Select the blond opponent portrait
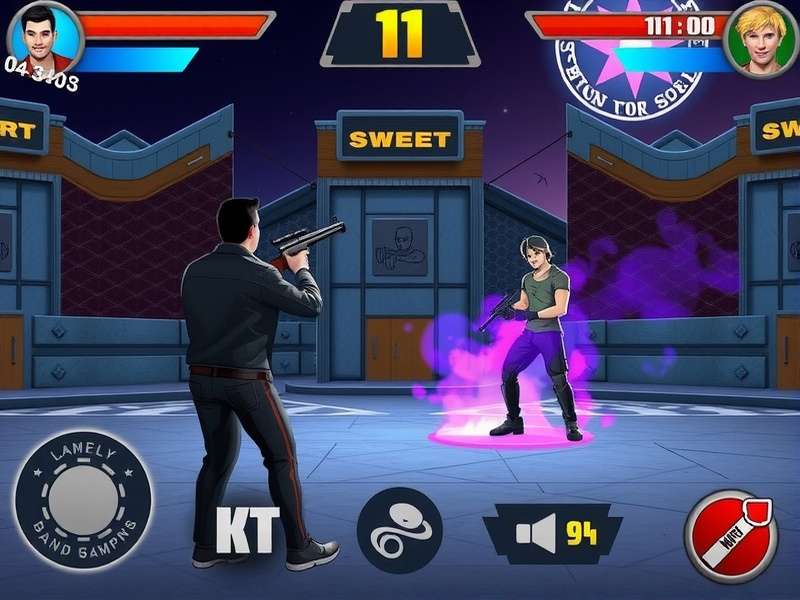Screen dimensions: 800x600 click(760, 38)
